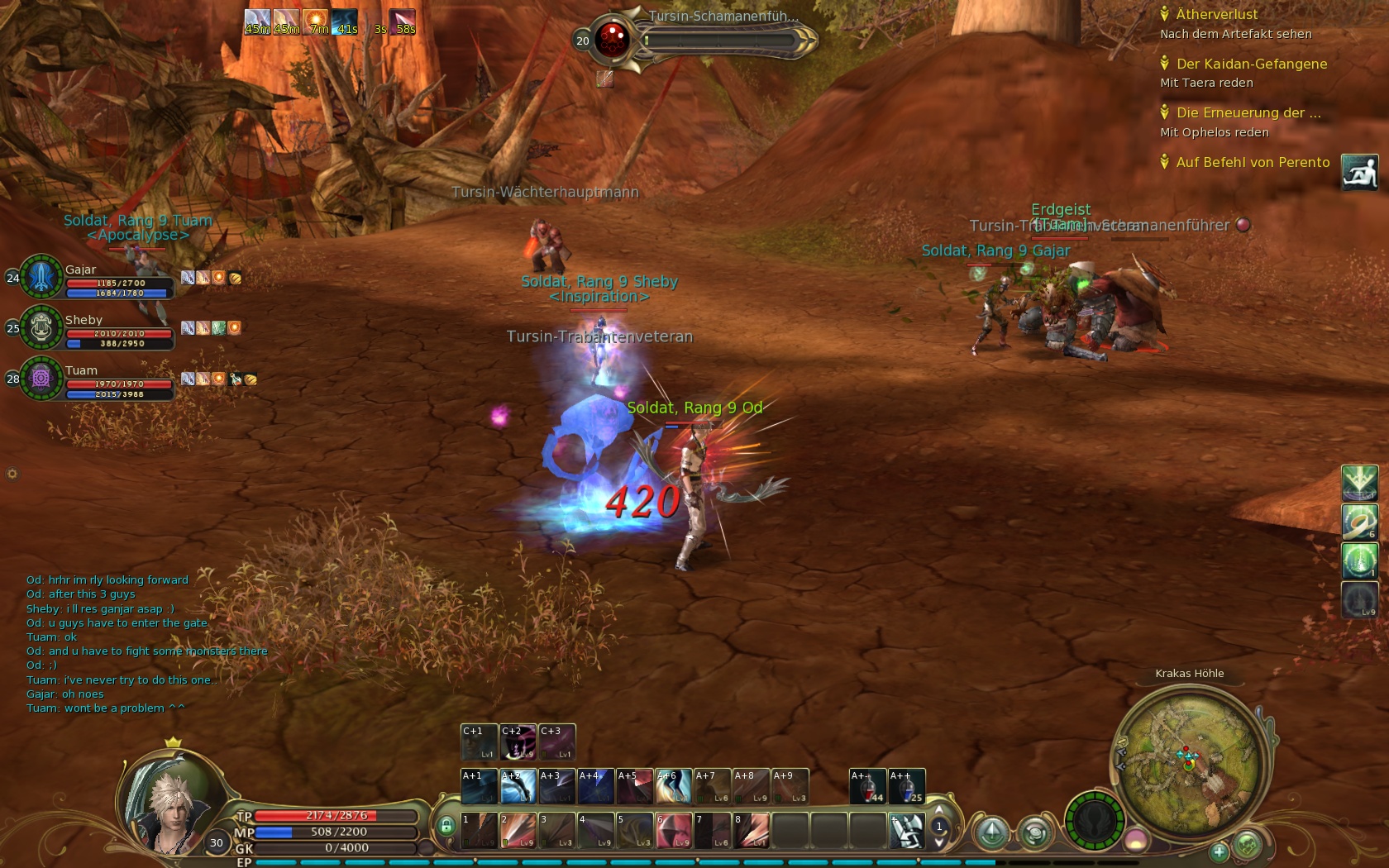
Task: Toggle the green hotbar lock button
Action: (446, 826)
